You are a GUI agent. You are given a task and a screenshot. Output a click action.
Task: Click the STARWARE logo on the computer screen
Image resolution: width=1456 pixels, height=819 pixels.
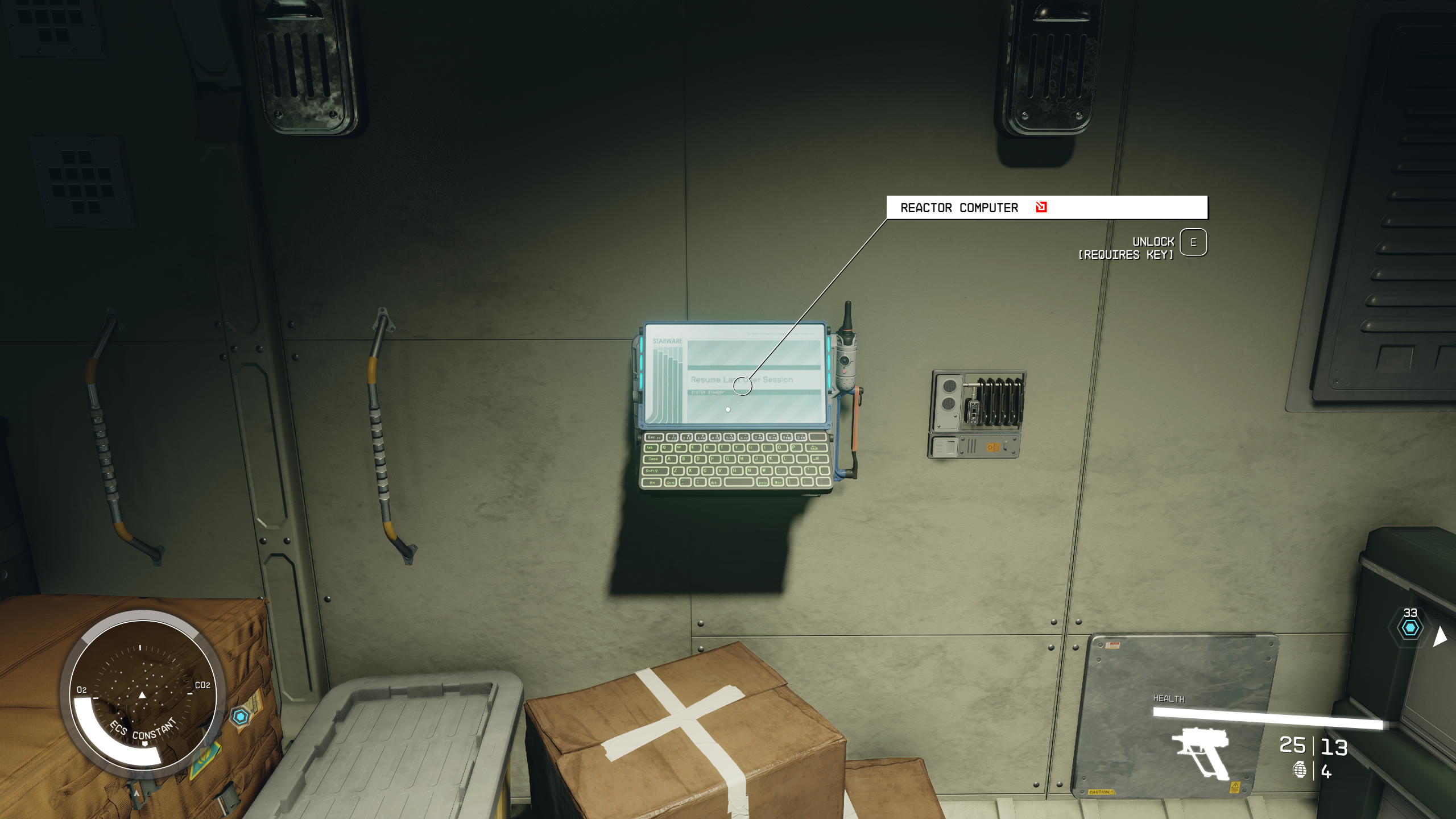click(x=668, y=341)
